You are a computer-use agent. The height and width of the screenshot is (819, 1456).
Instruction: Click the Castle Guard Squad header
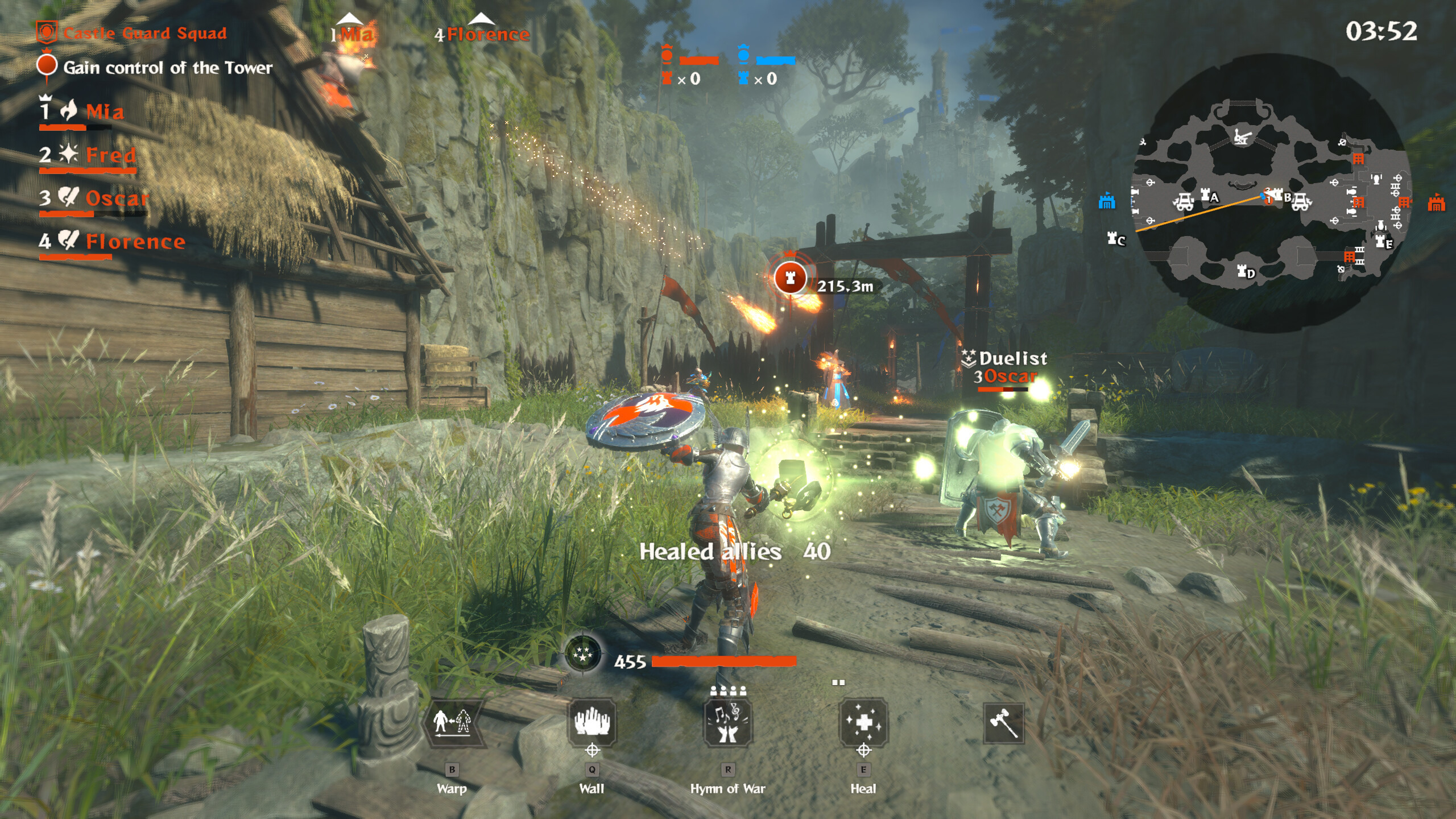[144, 33]
